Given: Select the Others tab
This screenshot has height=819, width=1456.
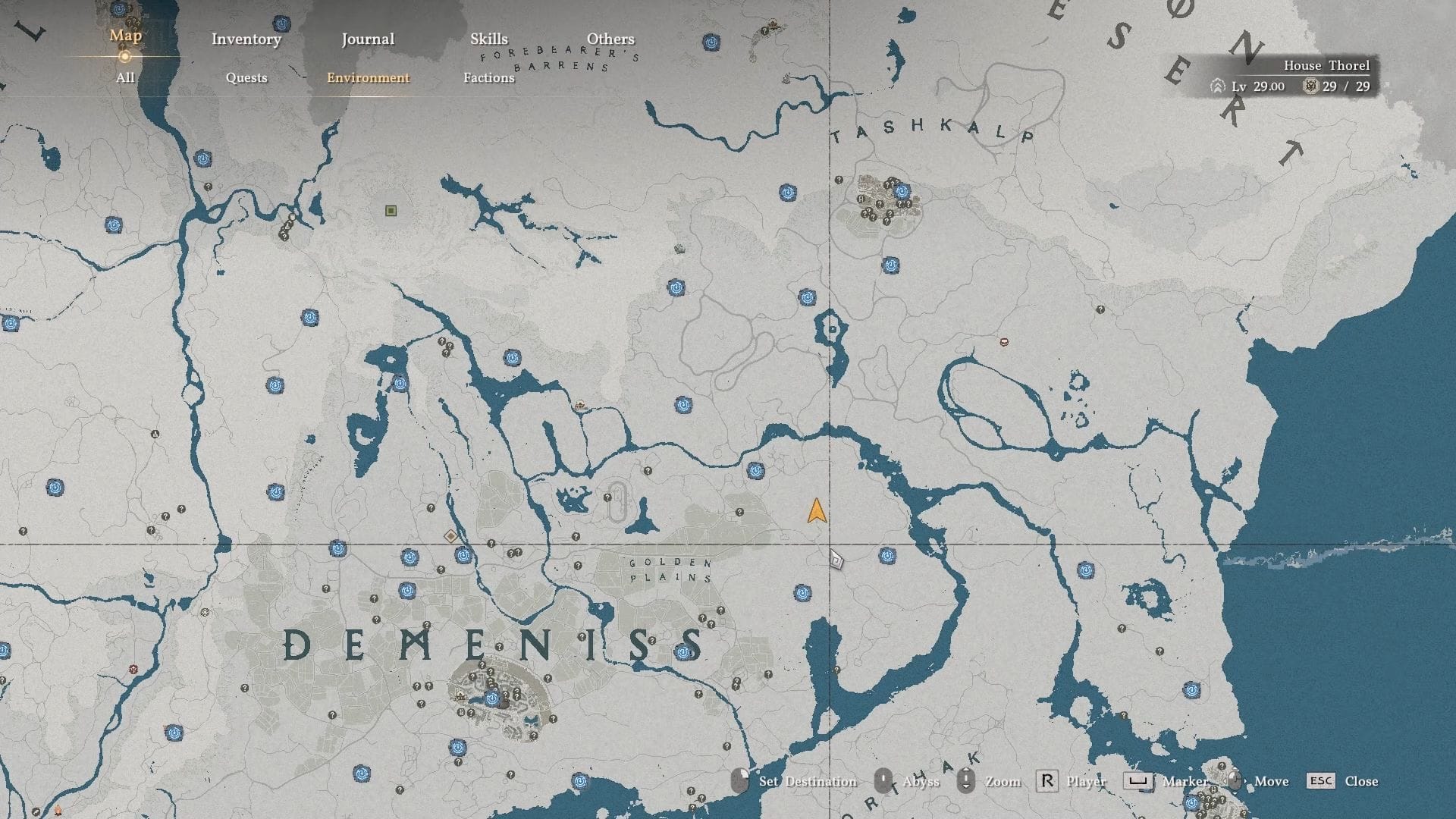Looking at the screenshot, I should [x=610, y=39].
